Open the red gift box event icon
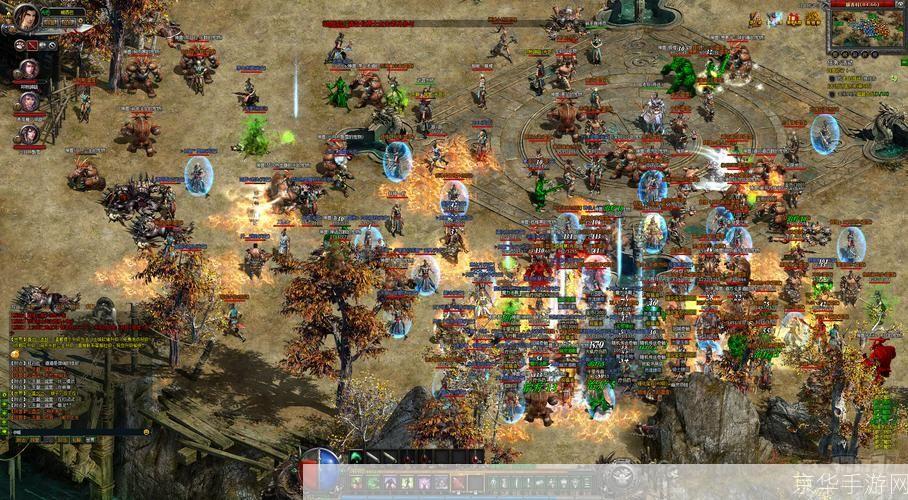Image resolution: width=908 pixels, height=500 pixels. (x=793, y=18)
